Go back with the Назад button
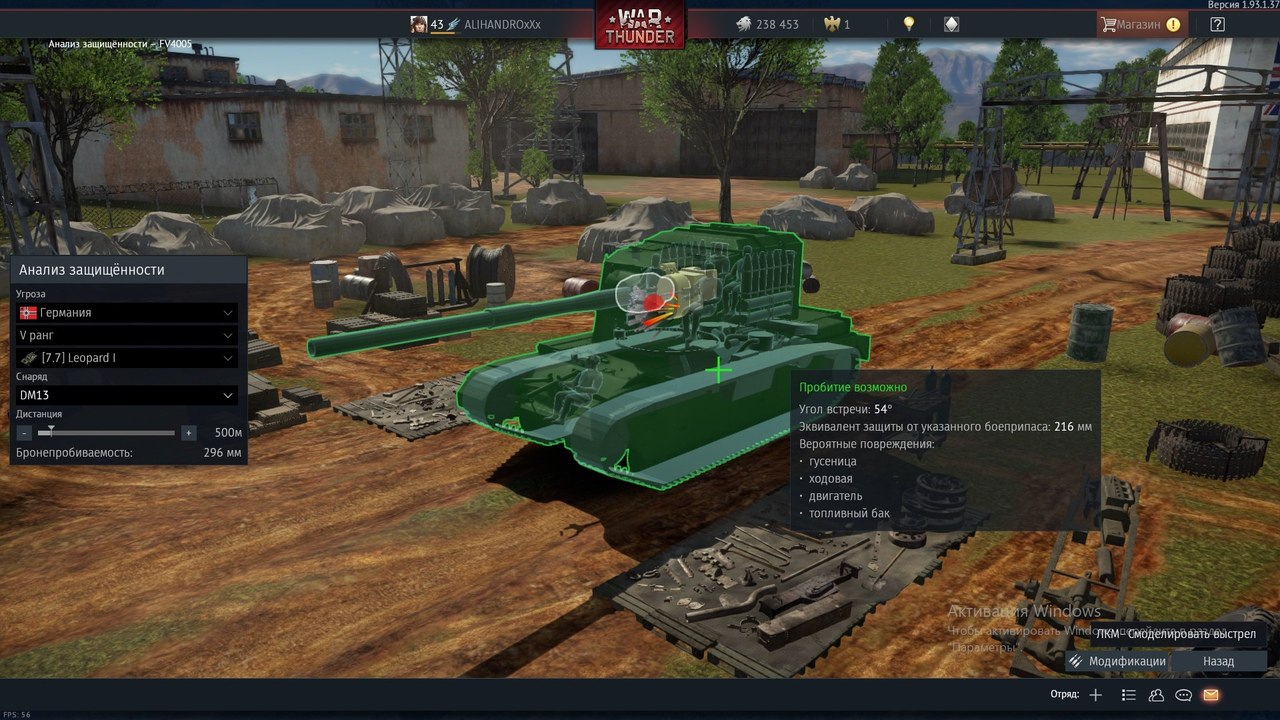The image size is (1280, 720). (x=1218, y=661)
